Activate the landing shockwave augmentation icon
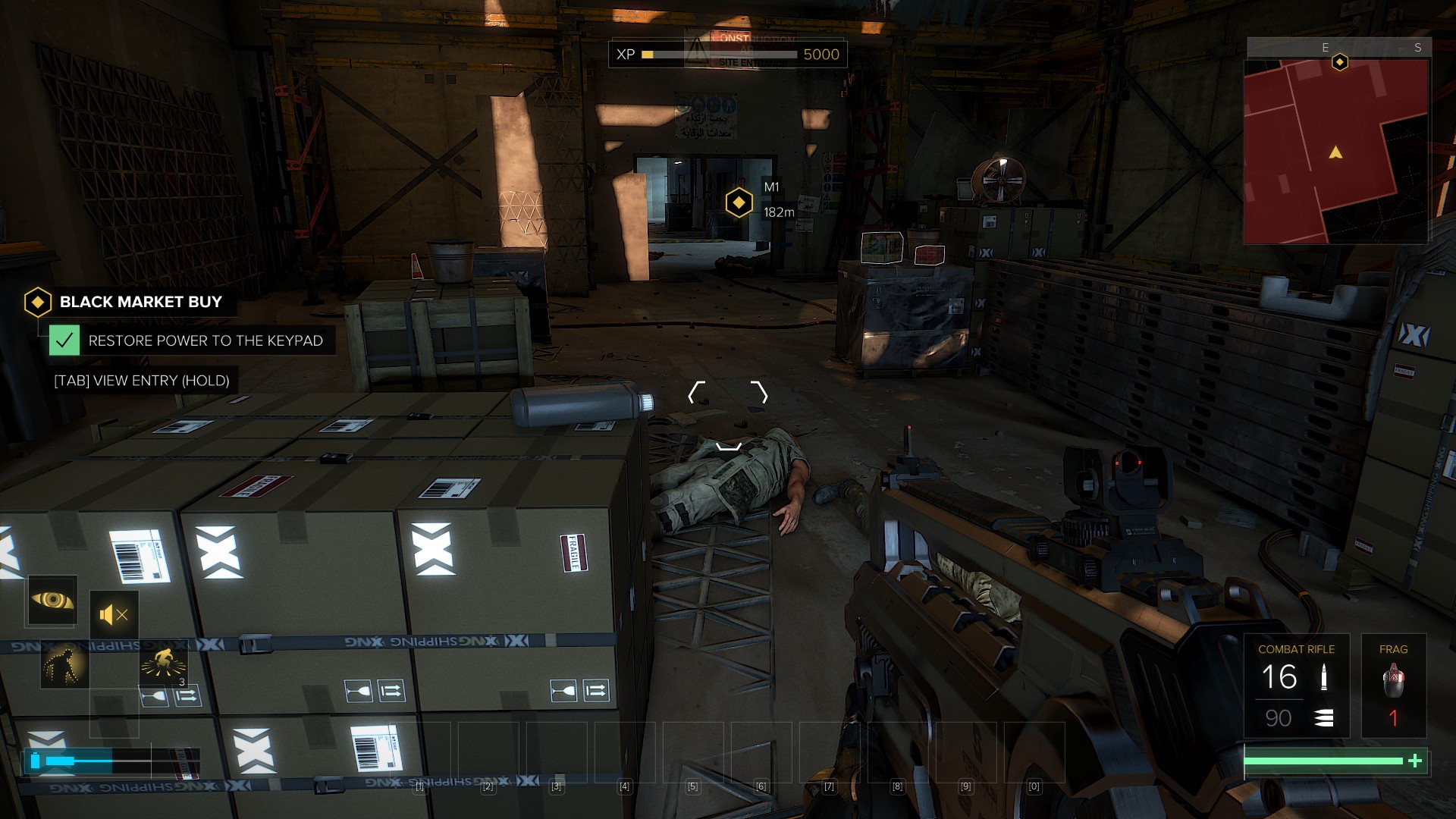 click(163, 664)
